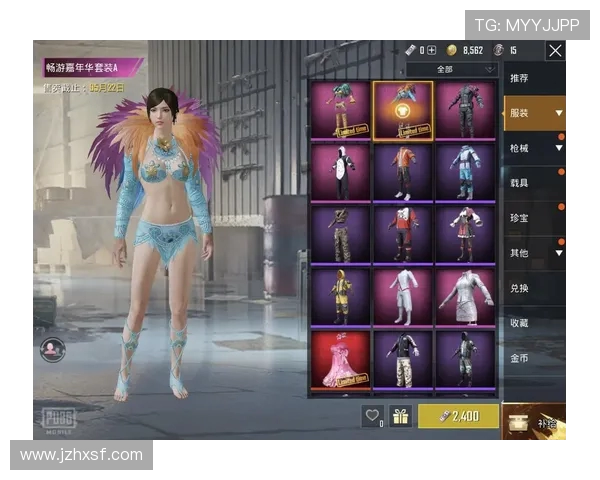
Task: Open the 兑换 exchange tab
Action: coord(520,288)
